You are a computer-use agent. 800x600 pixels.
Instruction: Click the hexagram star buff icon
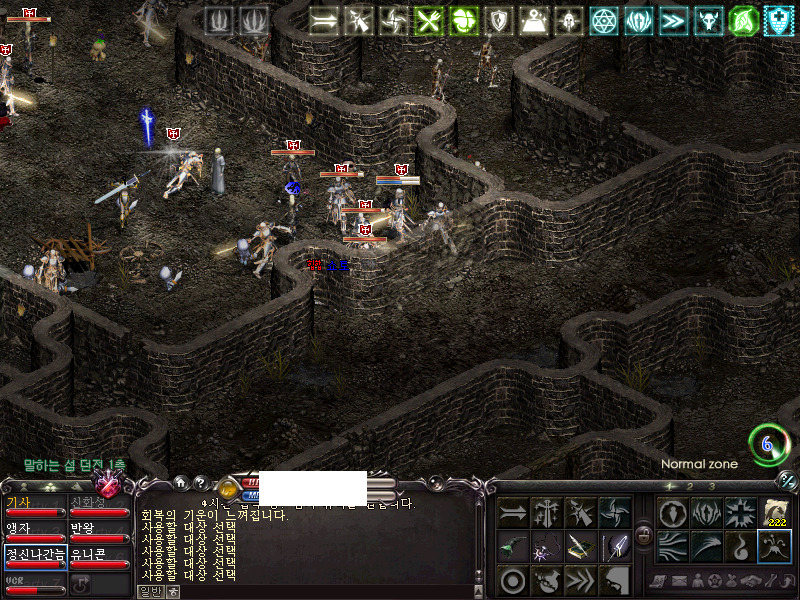(603, 20)
